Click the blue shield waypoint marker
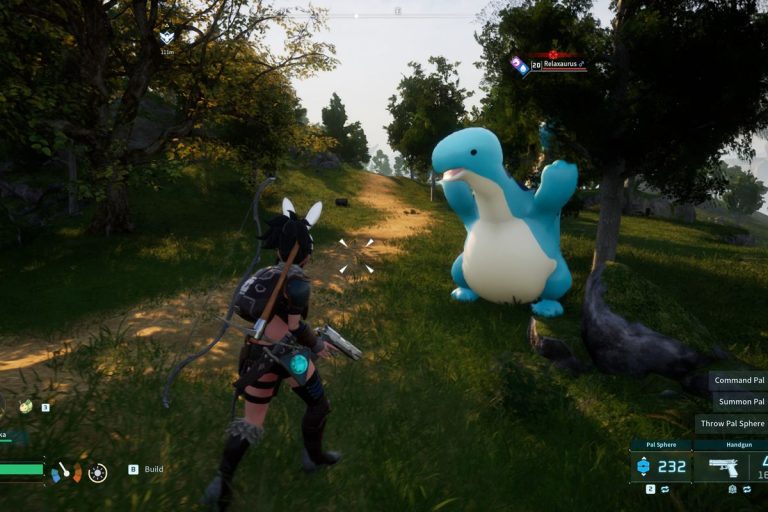 pyautogui.click(x=166, y=38)
